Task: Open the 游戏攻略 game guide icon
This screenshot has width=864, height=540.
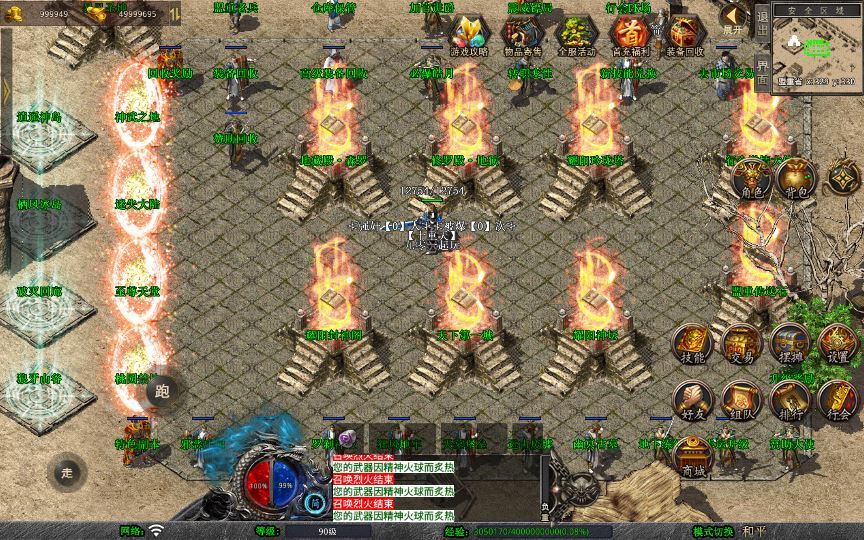Action: tap(469, 34)
